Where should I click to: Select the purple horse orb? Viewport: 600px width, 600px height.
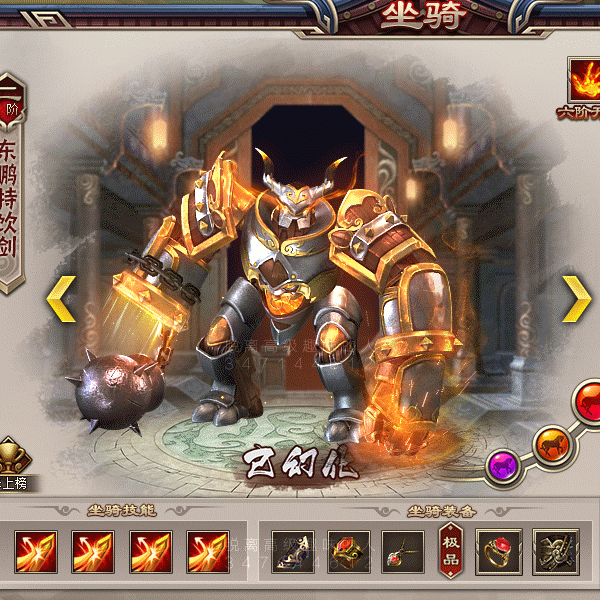coord(503,464)
